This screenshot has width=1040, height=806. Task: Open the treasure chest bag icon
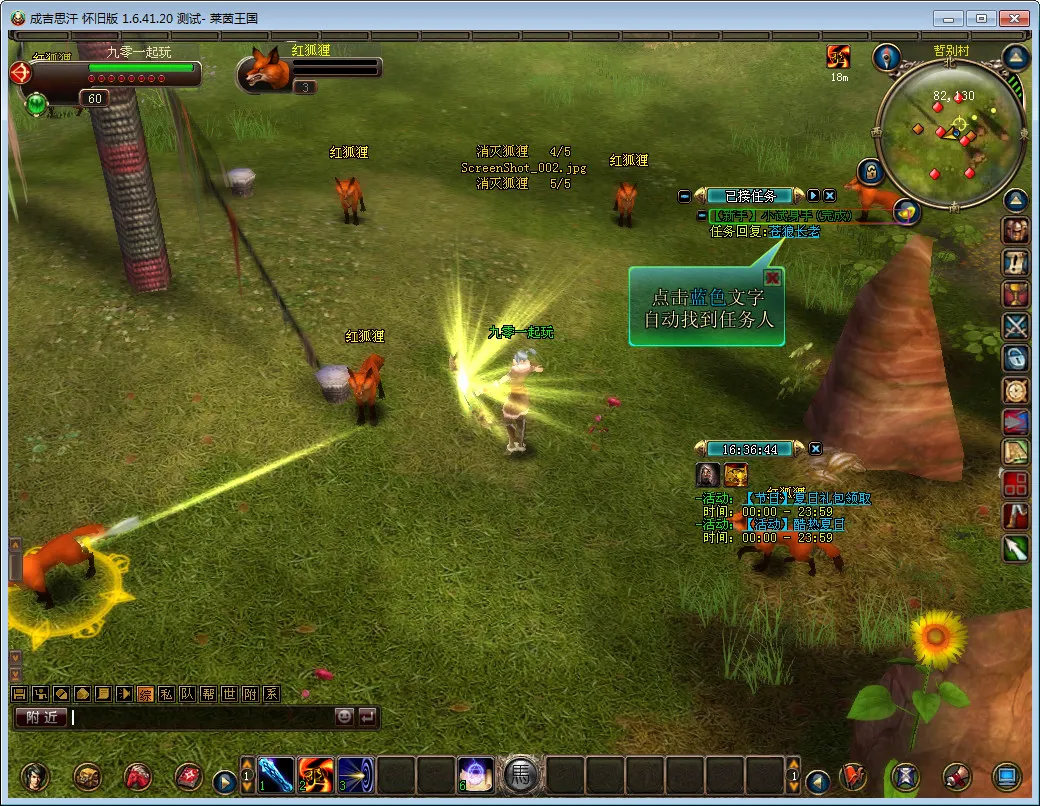pyautogui.click(x=87, y=776)
